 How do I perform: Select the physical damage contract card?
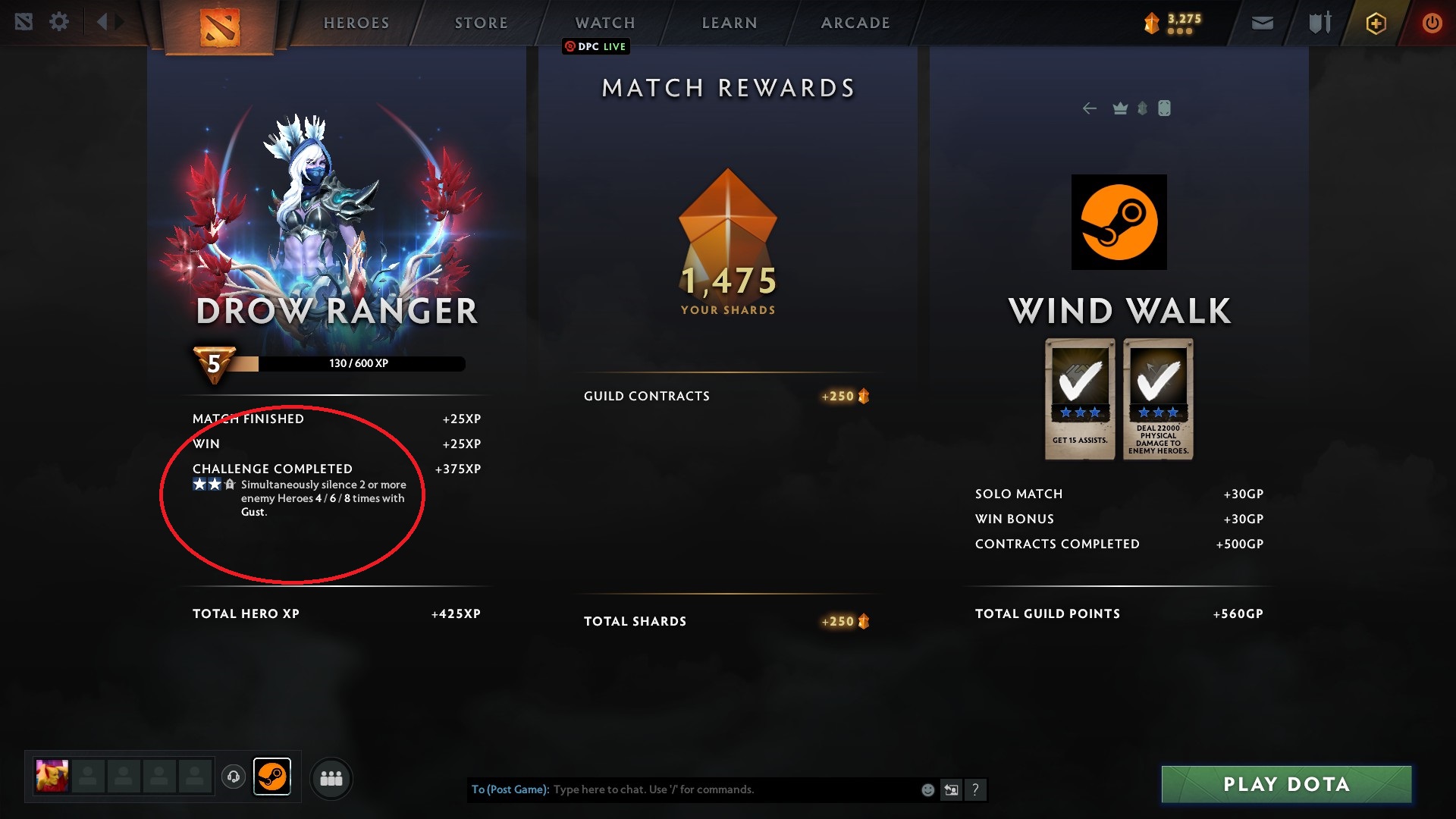pos(1158,398)
